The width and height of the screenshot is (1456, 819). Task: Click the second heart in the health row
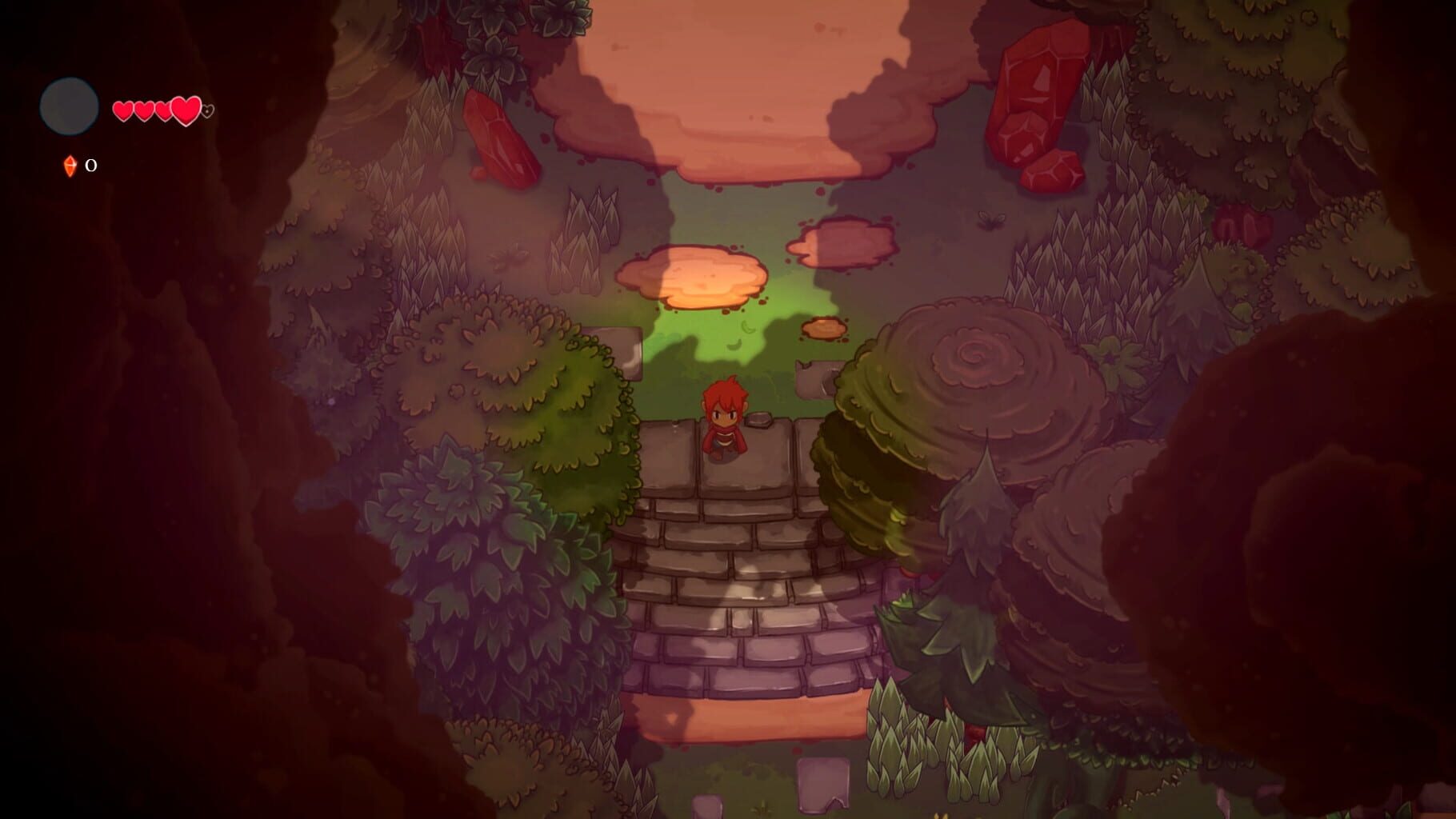pos(144,110)
